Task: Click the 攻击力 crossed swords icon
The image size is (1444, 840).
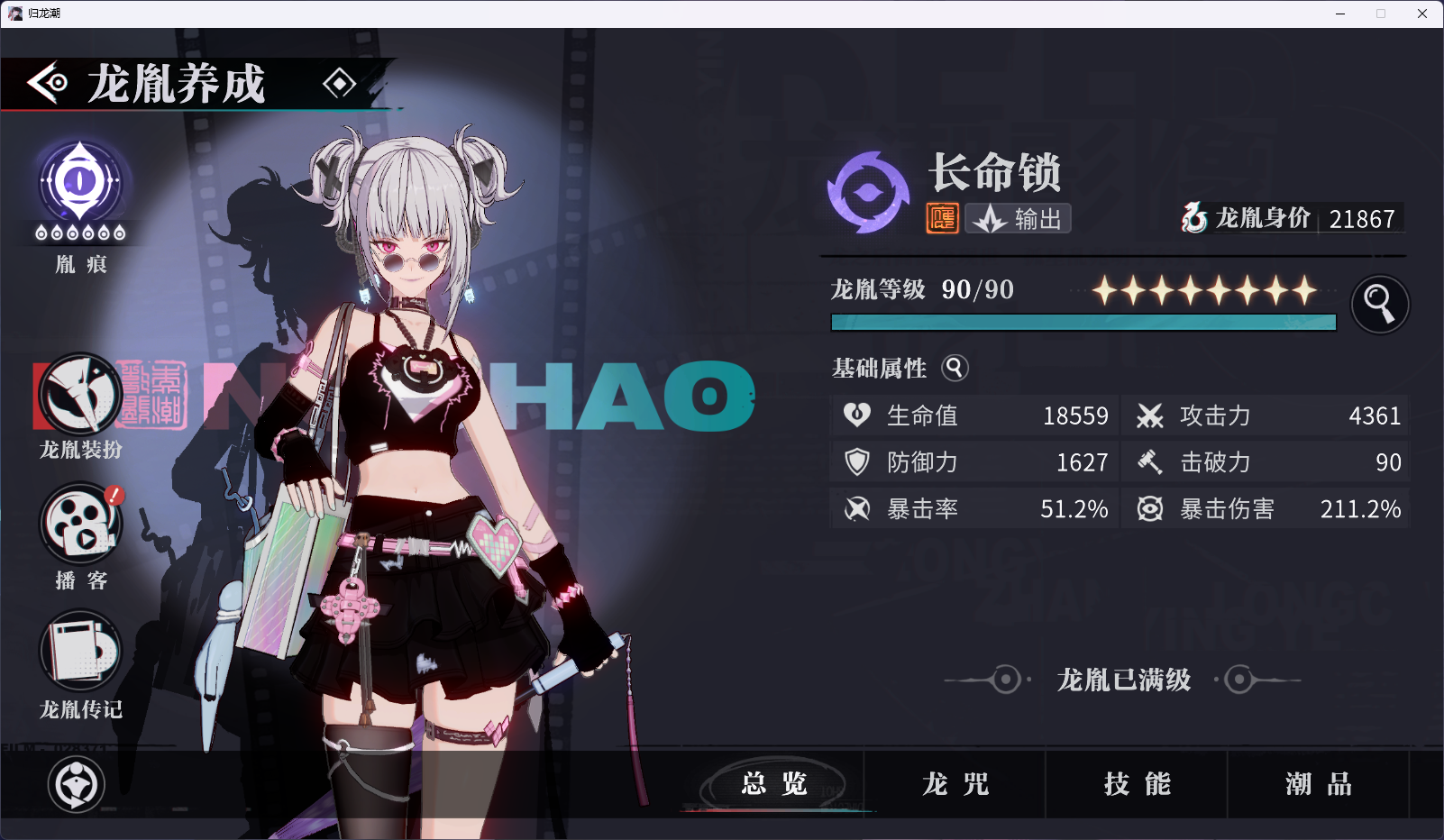Action: click(x=1150, y=415)
